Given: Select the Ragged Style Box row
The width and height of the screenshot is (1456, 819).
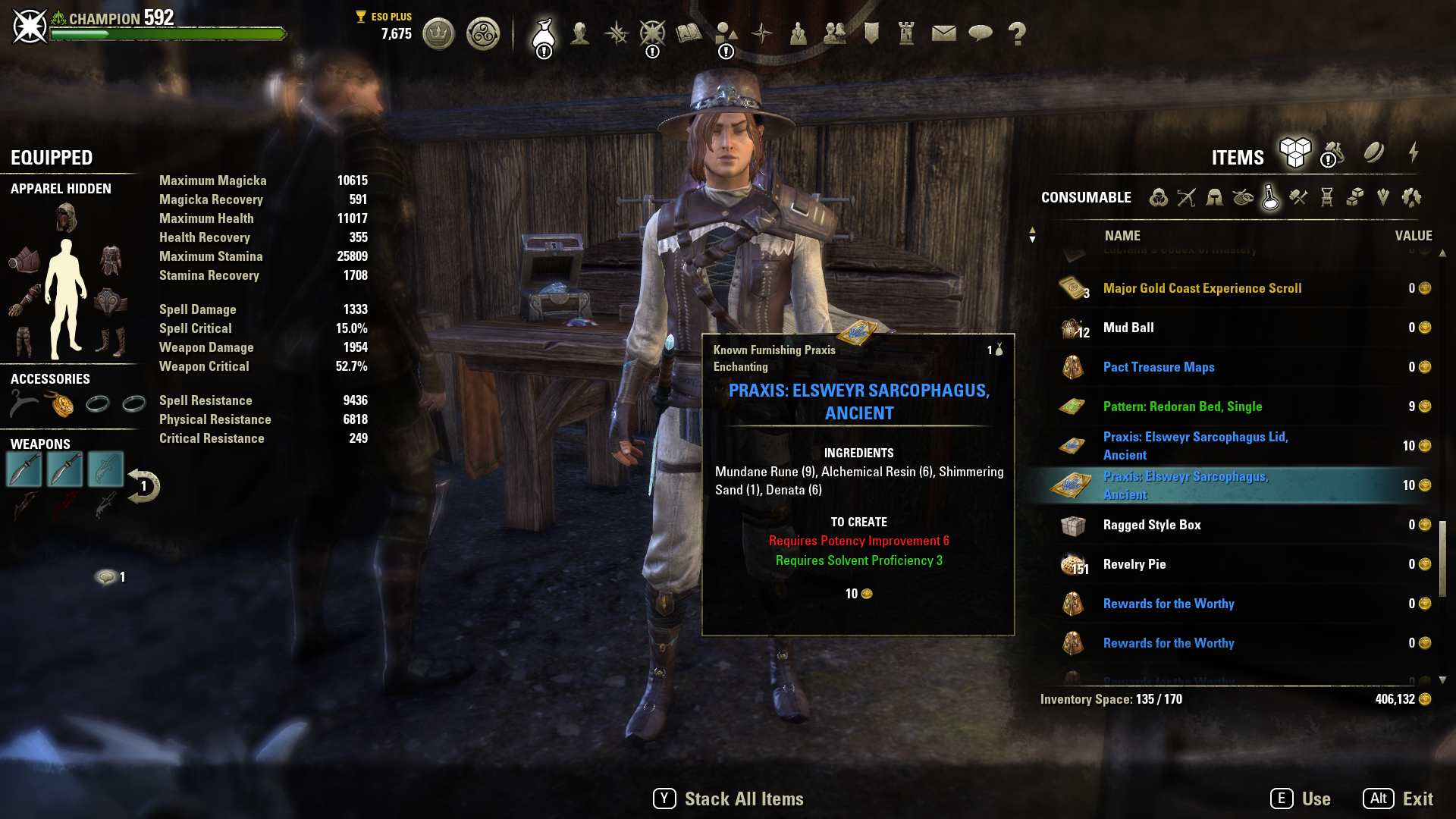Looking at the screenshot, I should pos(1151,525).
